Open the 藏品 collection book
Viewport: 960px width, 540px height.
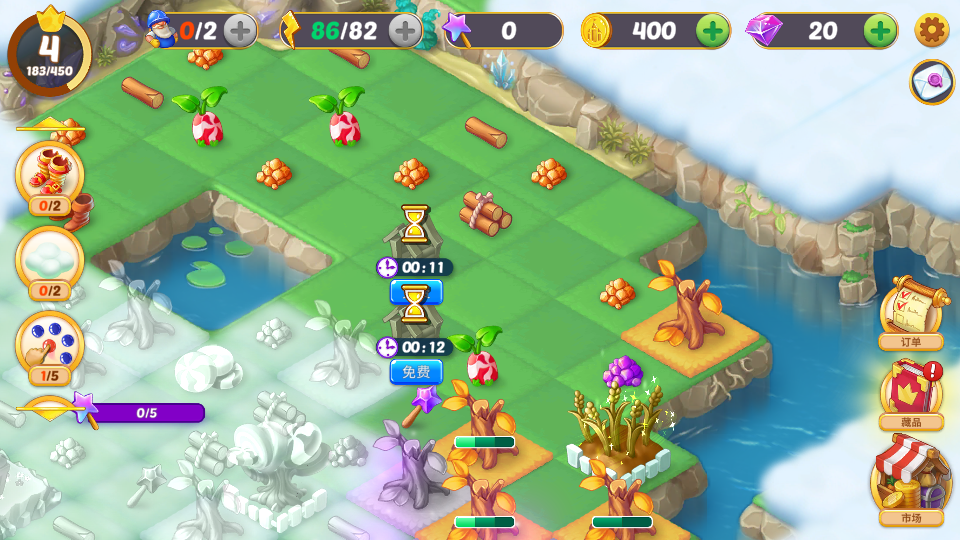[910, 394]
